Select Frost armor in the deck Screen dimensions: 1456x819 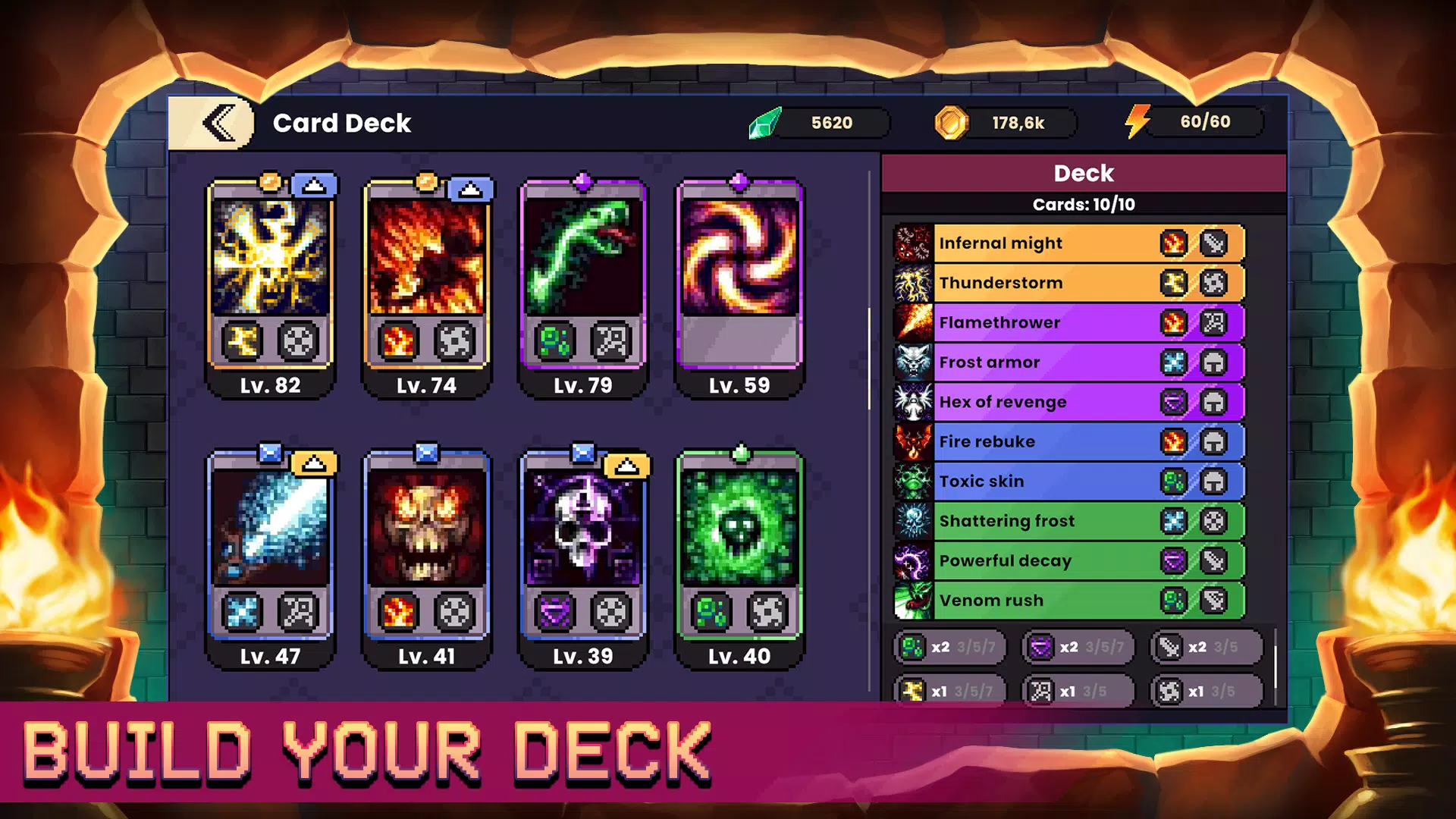point(1046,362)
